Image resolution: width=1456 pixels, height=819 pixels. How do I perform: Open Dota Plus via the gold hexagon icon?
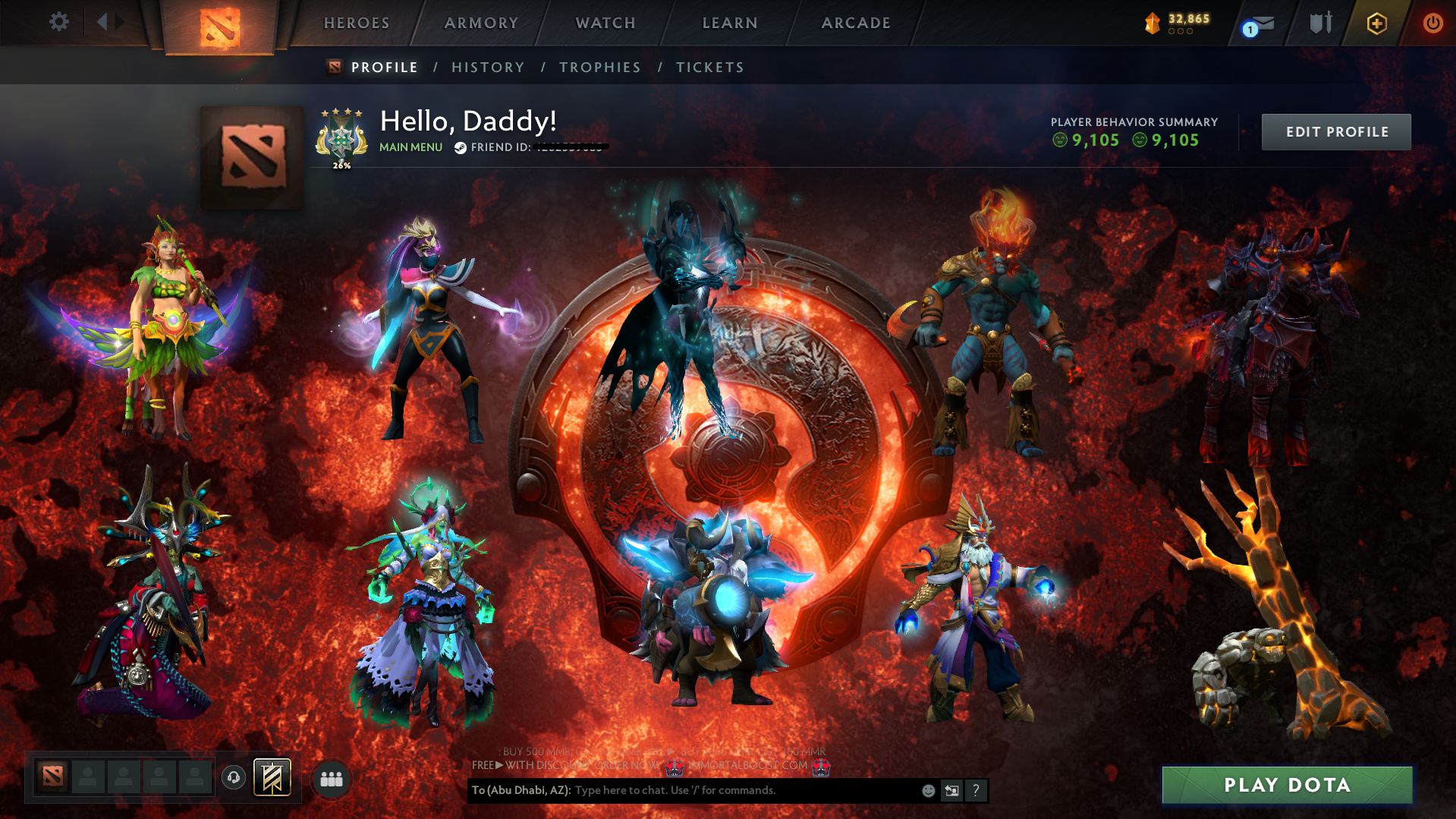1375,23
